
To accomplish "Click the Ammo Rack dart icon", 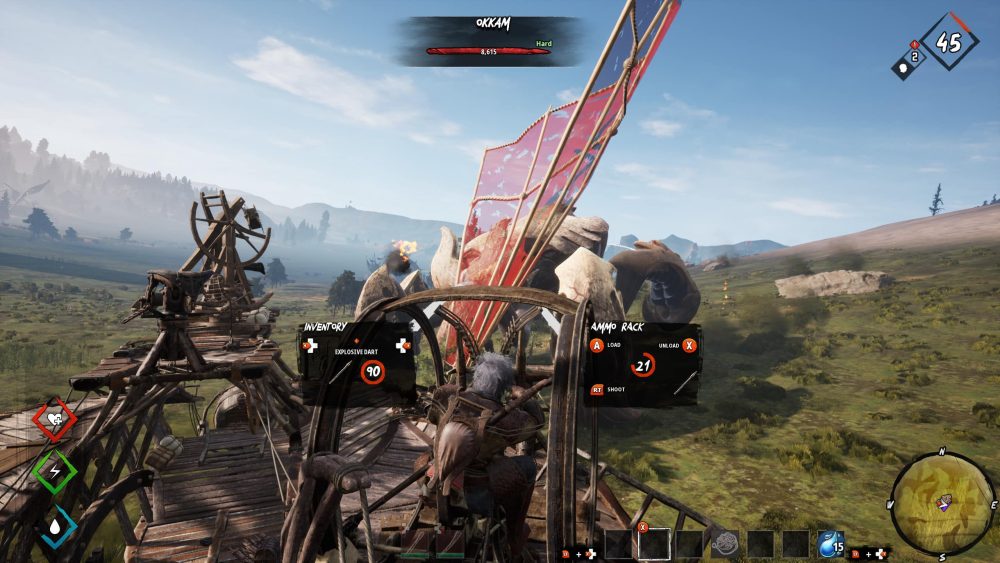I will click(684, 381).
